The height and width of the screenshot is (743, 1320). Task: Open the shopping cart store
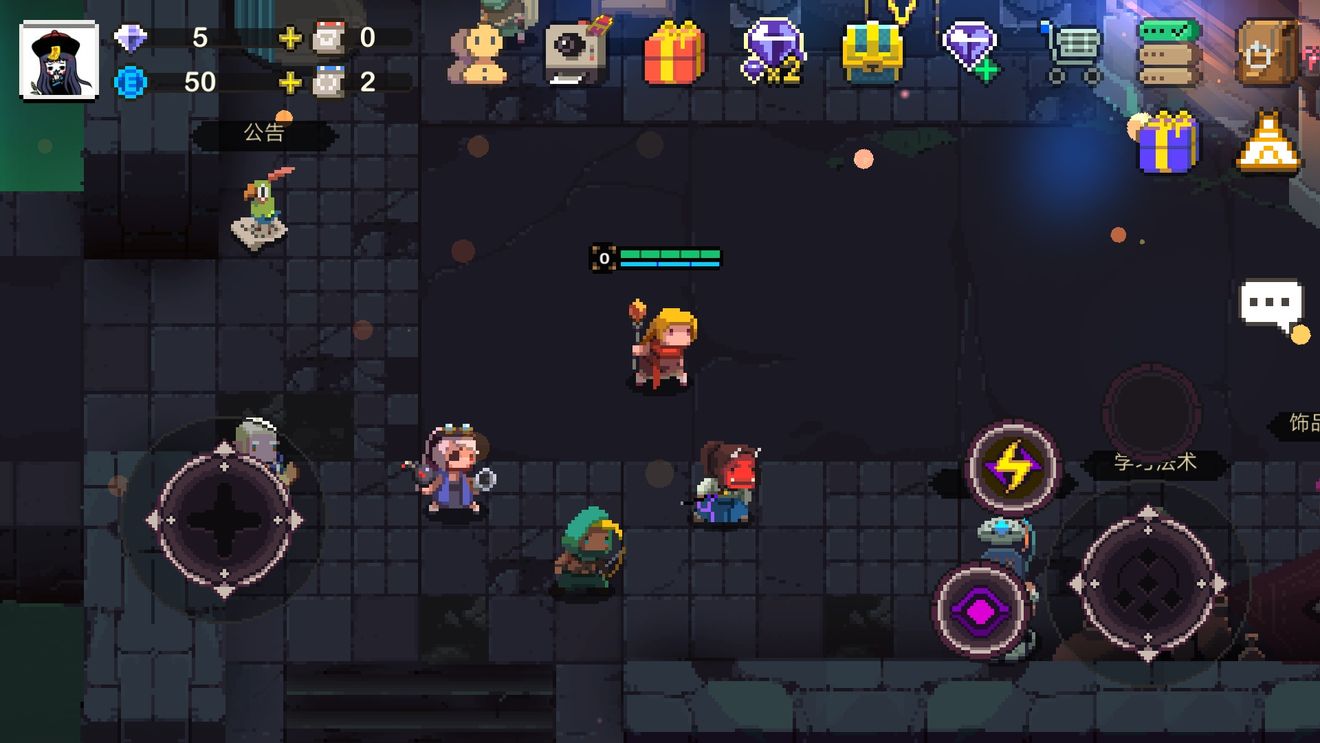tap(1070, 52)
